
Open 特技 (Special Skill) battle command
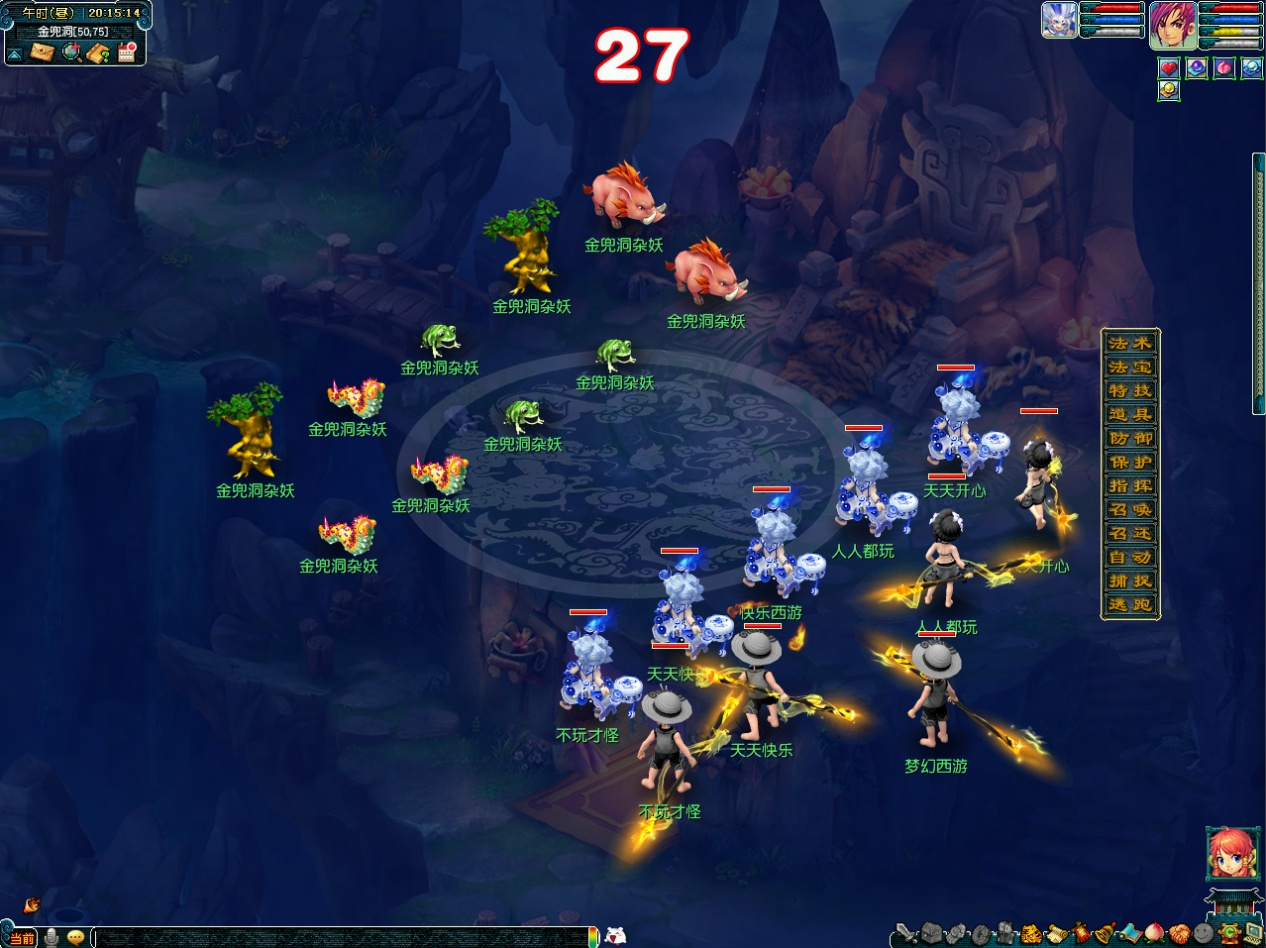click(x=1130, y=391)
